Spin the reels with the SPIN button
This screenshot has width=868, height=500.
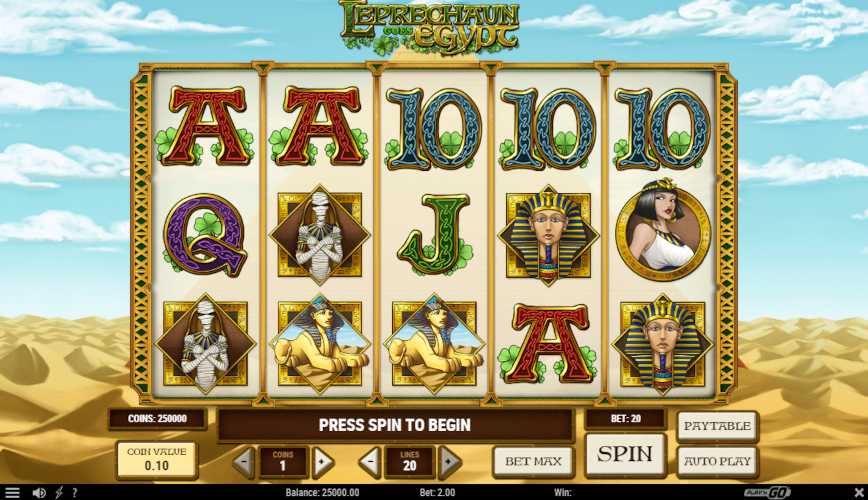[x=626, y=454]
